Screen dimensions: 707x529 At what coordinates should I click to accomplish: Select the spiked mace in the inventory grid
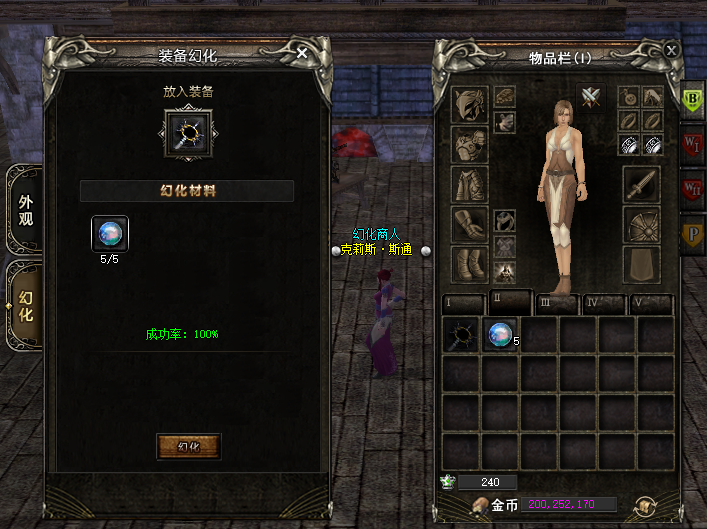[x=462, y=336]
